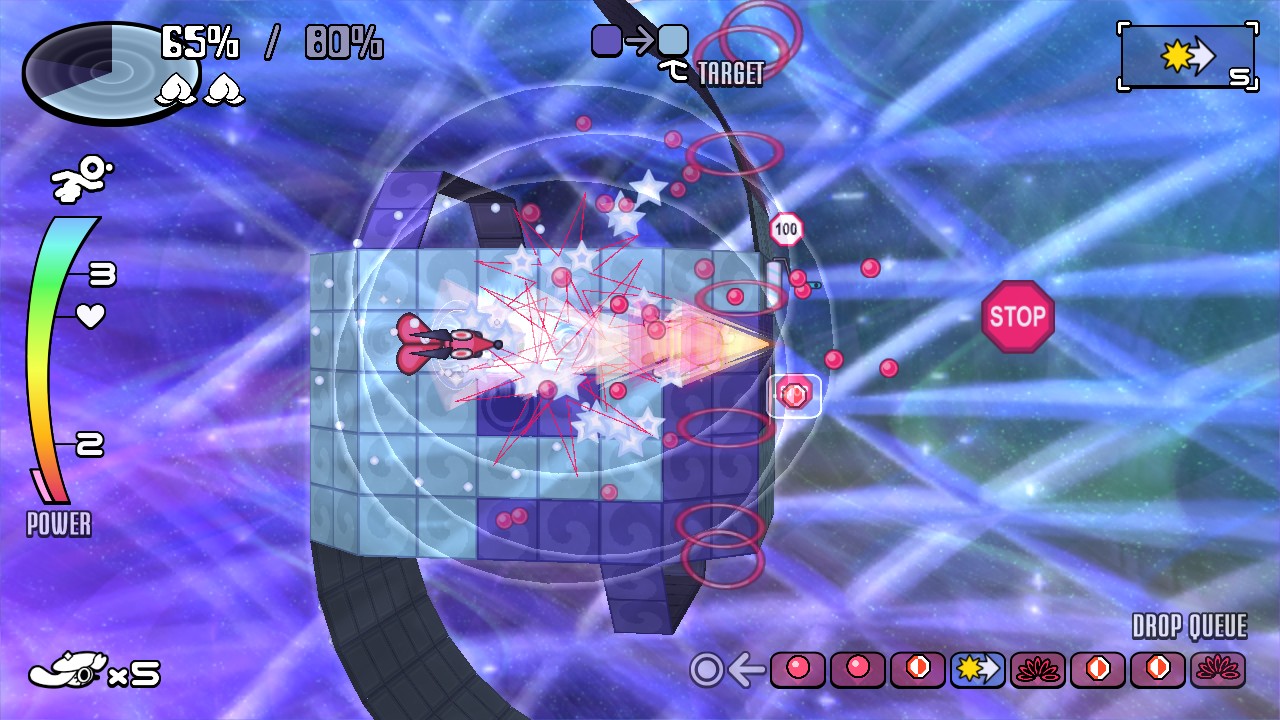
Task: Toggle the heart marker on the power gauge
Action: click(89, 316)
